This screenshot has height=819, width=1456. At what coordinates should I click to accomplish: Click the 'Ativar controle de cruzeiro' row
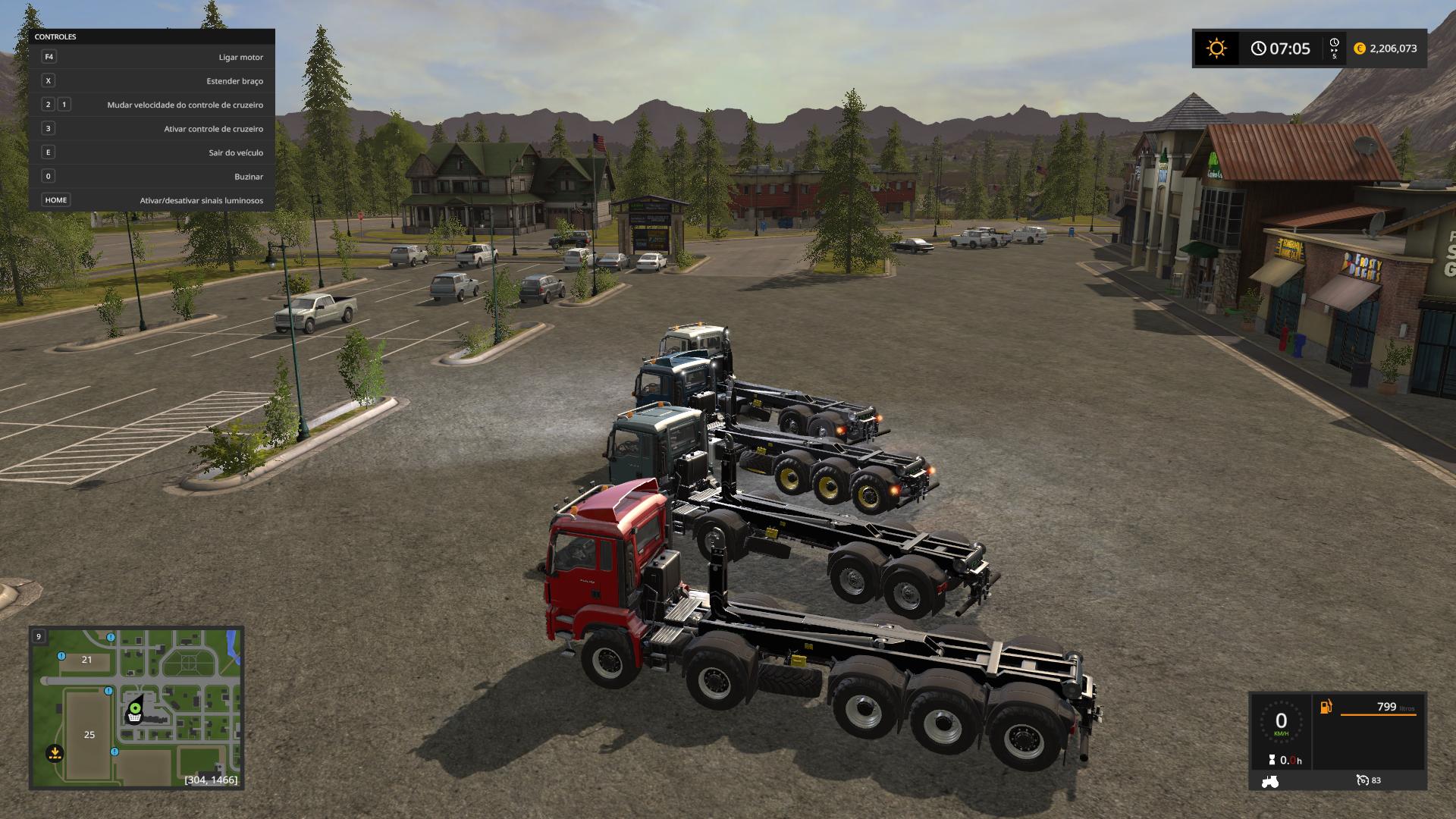[x=152, y=129]
